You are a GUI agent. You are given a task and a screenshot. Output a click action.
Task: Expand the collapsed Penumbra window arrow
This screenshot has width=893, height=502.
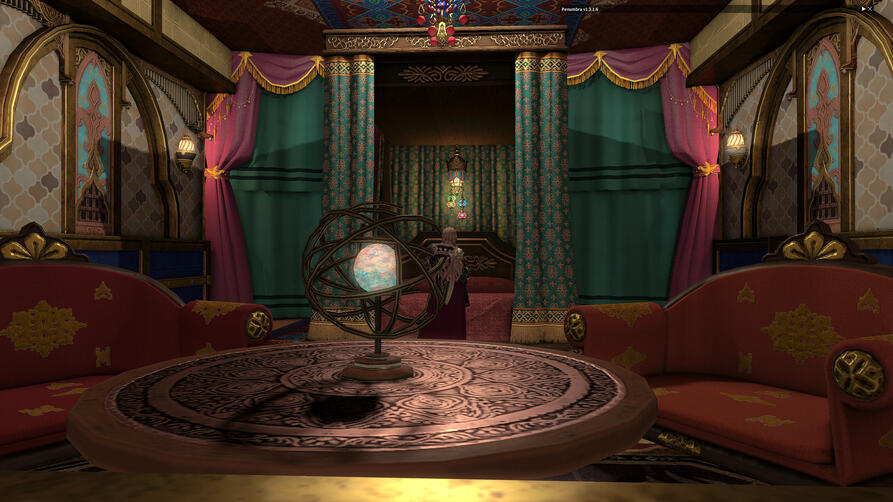[x=863, y=8]
